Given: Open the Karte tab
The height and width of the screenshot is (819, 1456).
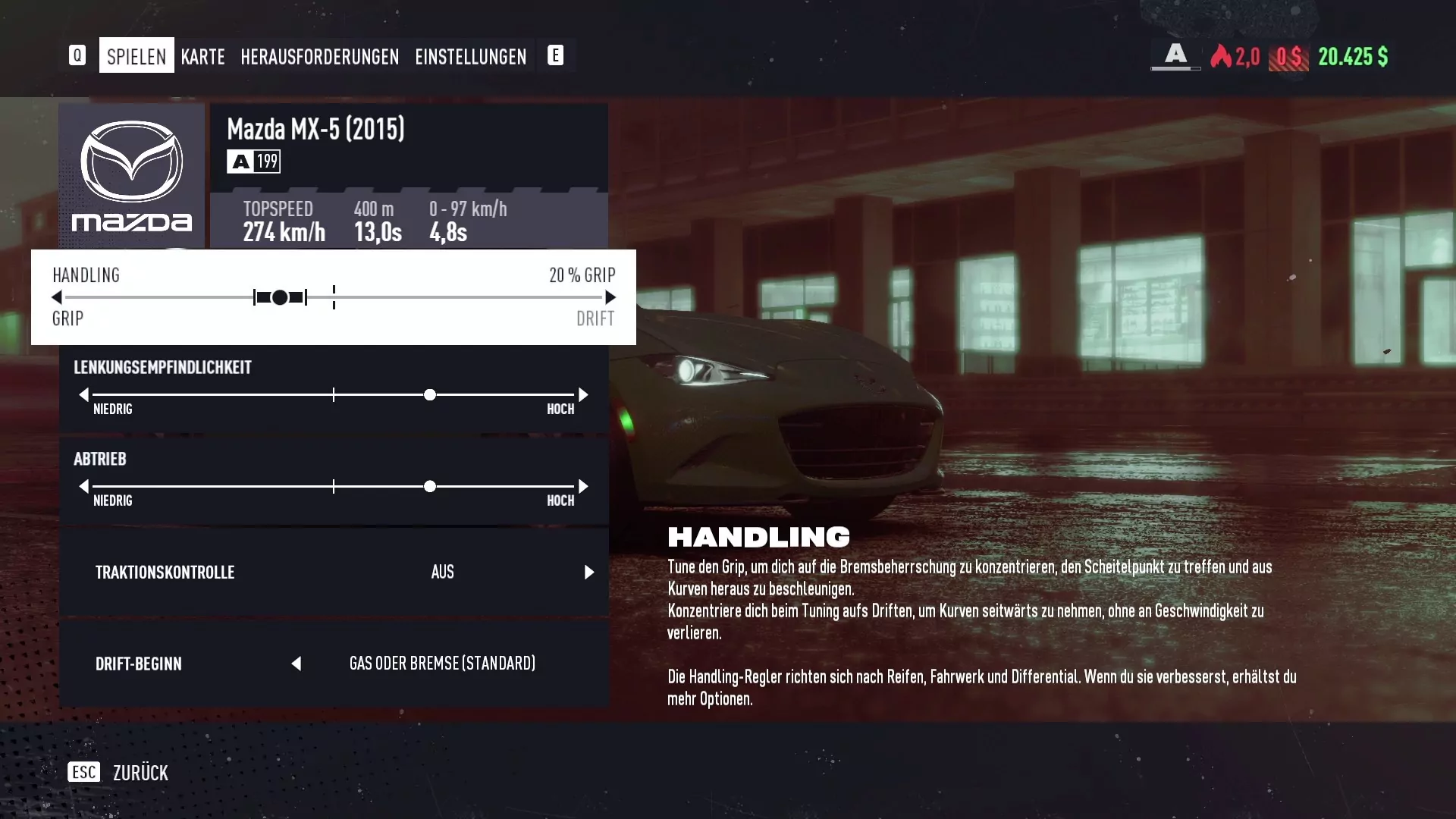Looking at the screenshot, I should [202, 56].
